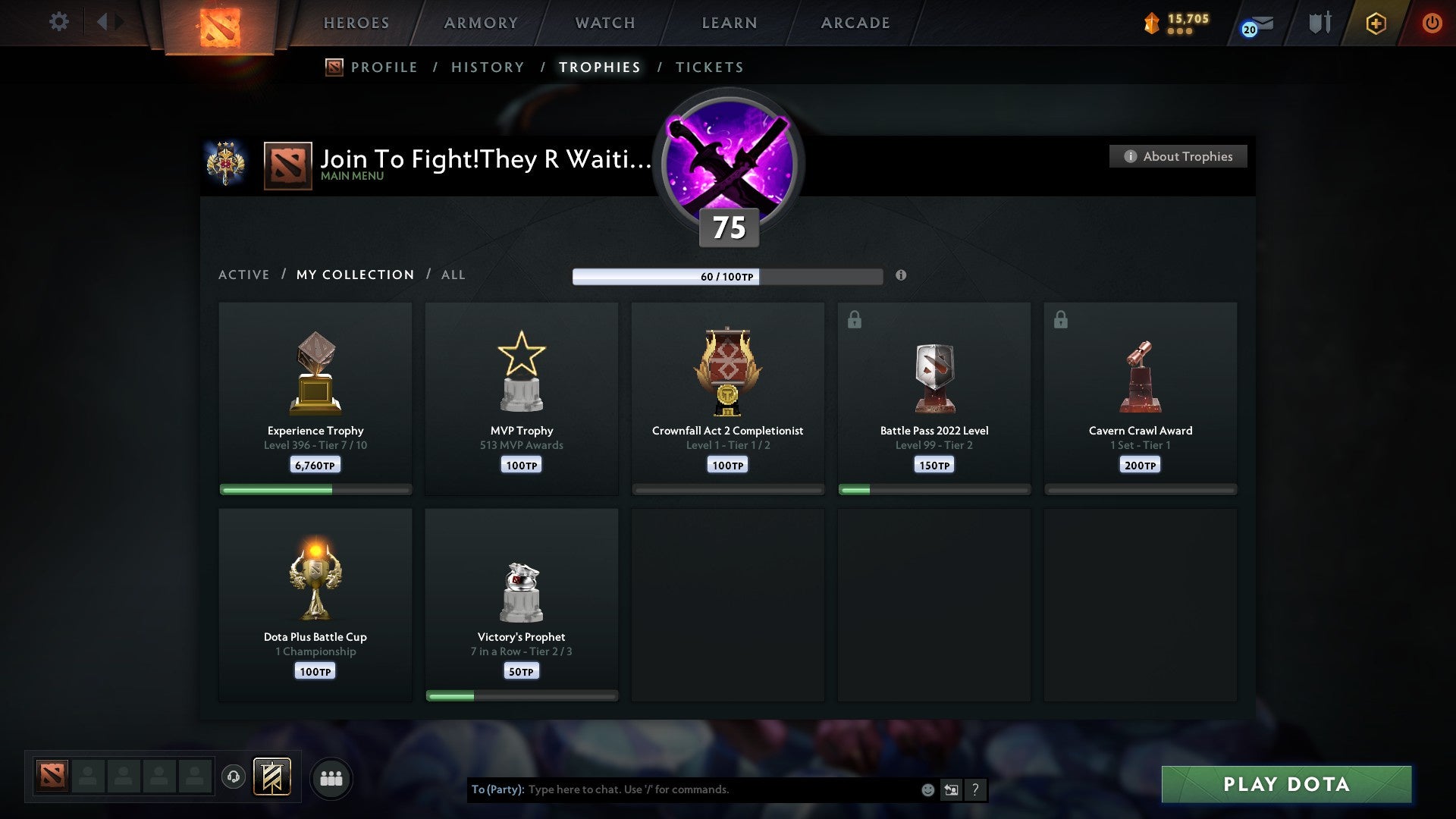Screen dimensions: 1456x819
Task: Click the shards currency icon showing 15,705
Action: point(1149,21)
